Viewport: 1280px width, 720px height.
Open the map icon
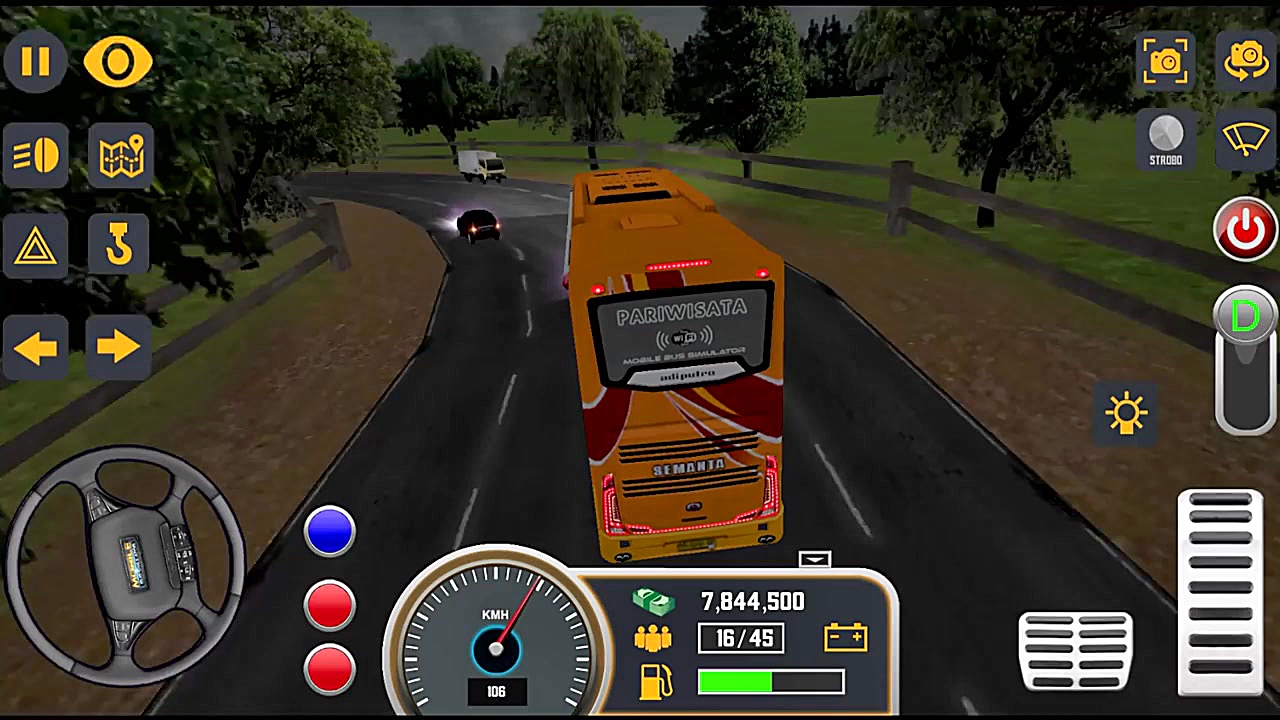pyautogui.click(x=120, y=153)
